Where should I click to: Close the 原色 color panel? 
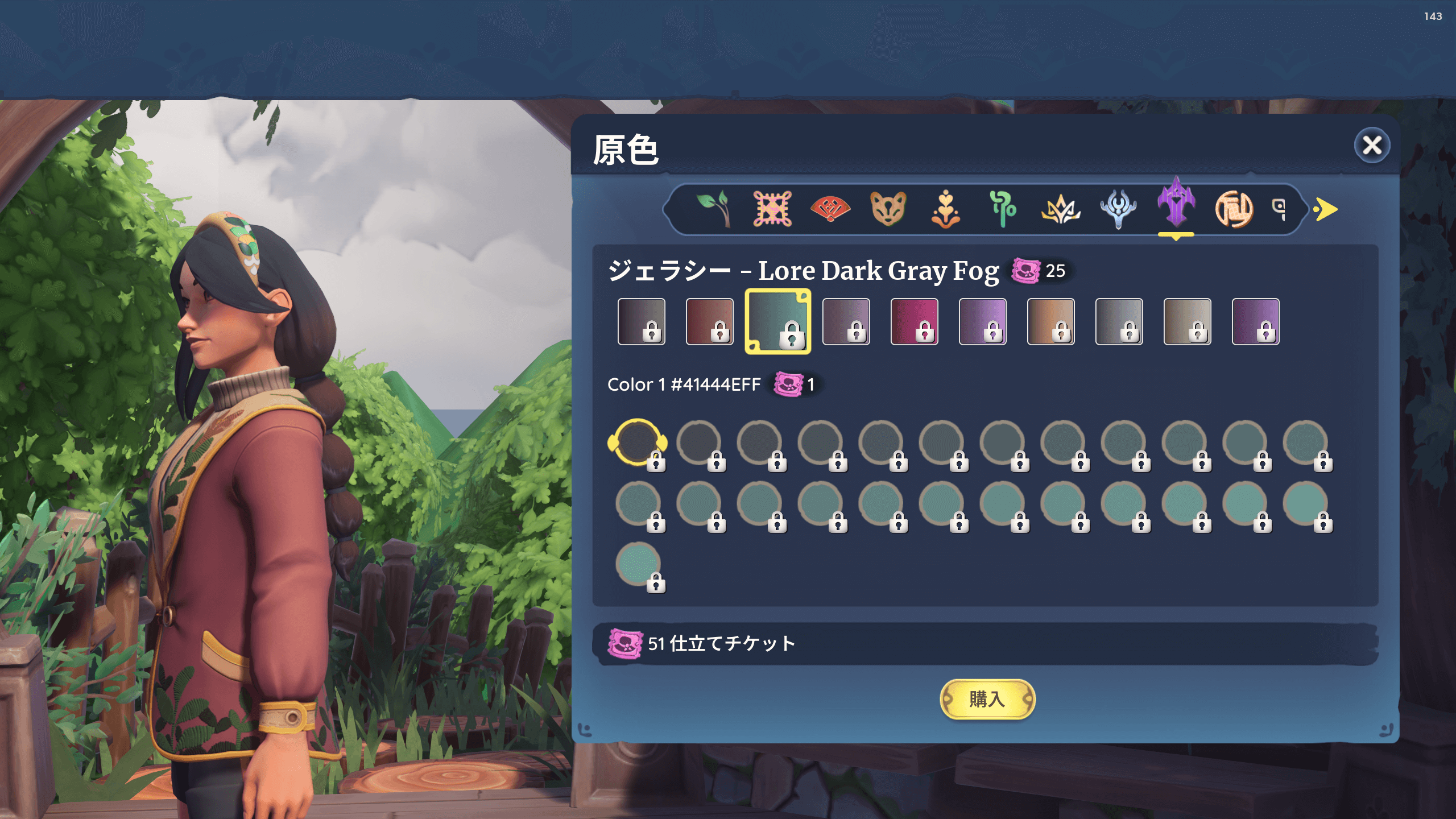pyautogui.click(x=1372, y=146)
